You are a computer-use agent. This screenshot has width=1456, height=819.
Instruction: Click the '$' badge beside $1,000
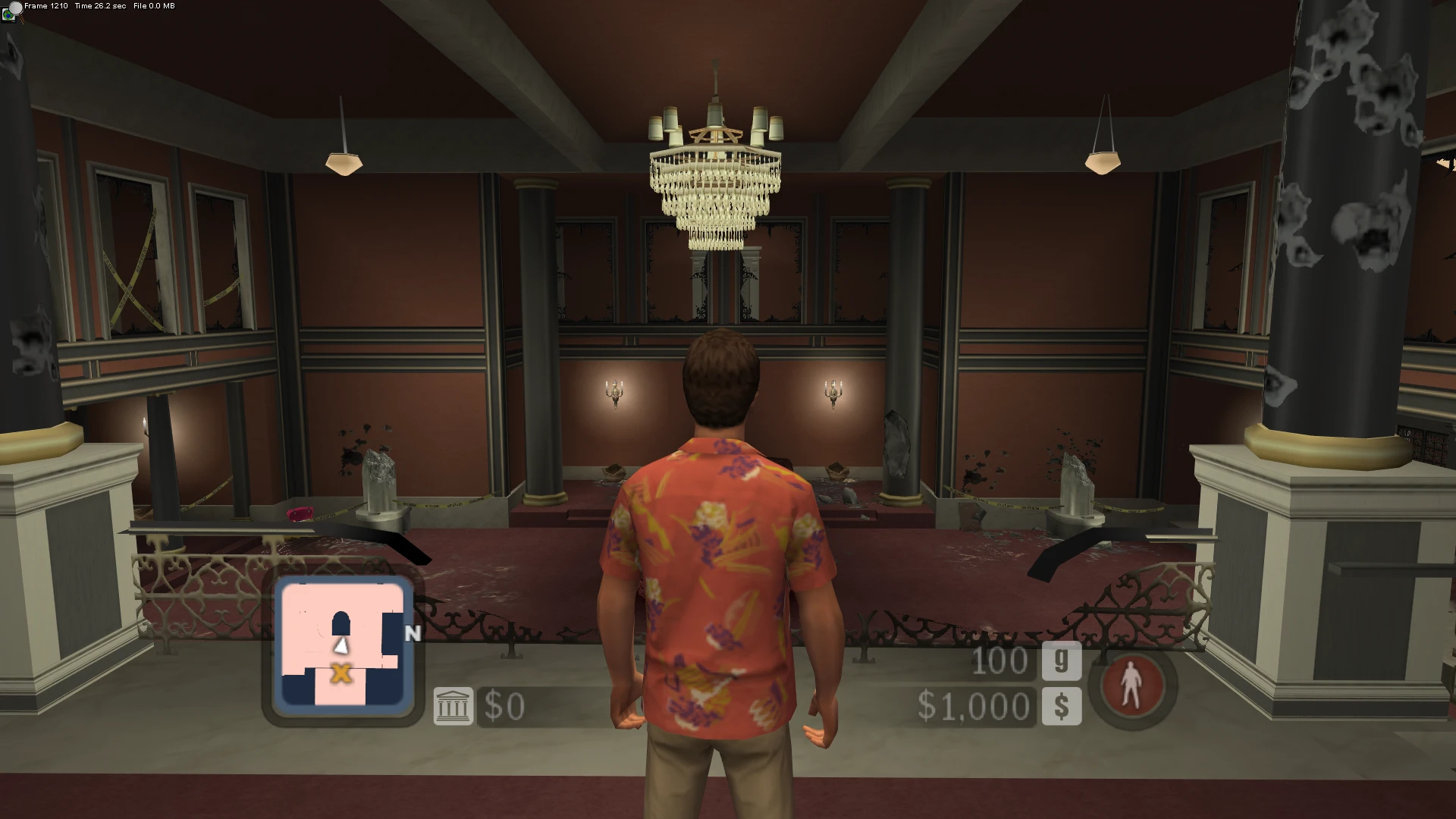click(x=1062, y=708)
